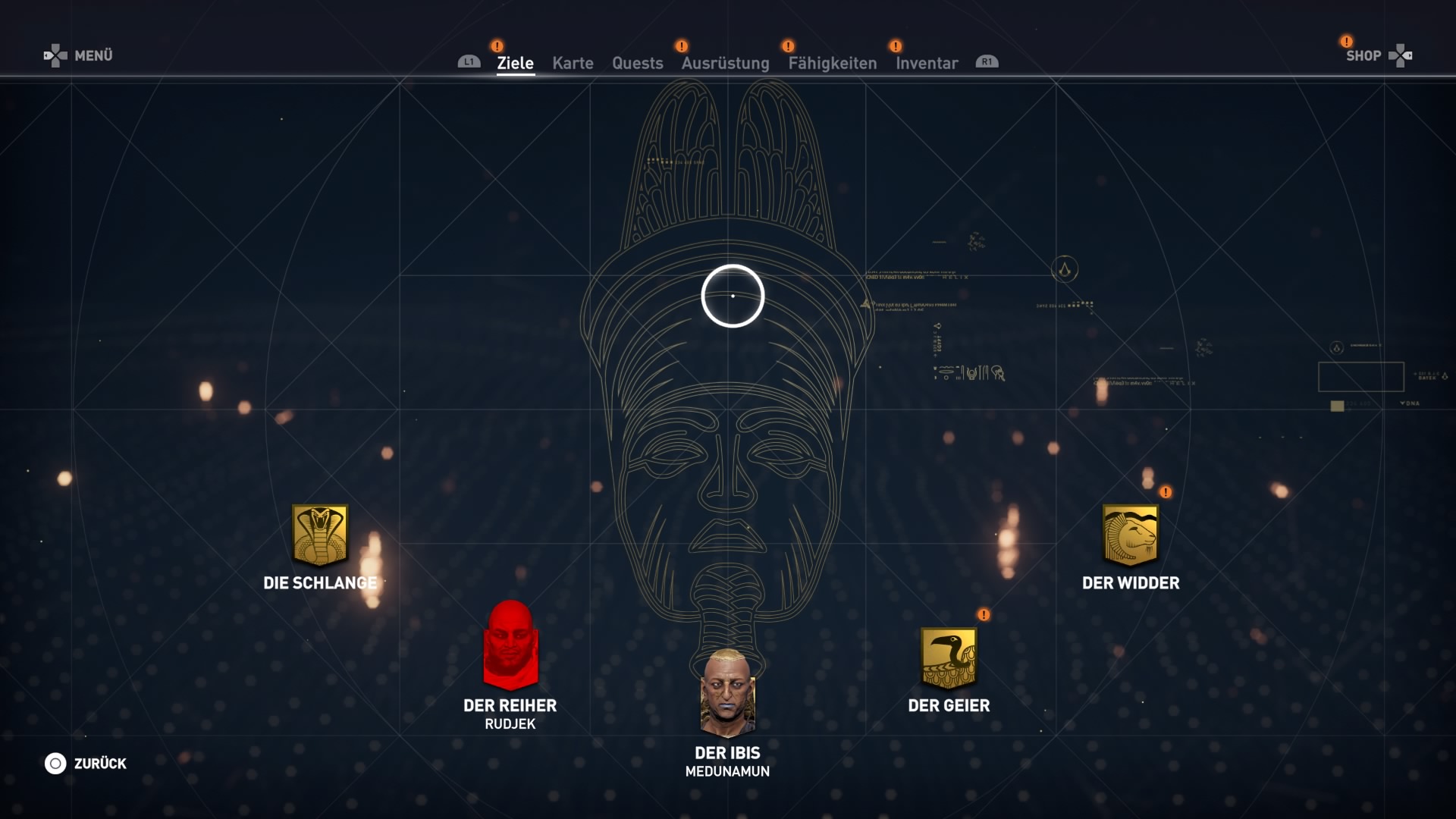Select the Die Schlange cobra target

click(x=320, y=535)
